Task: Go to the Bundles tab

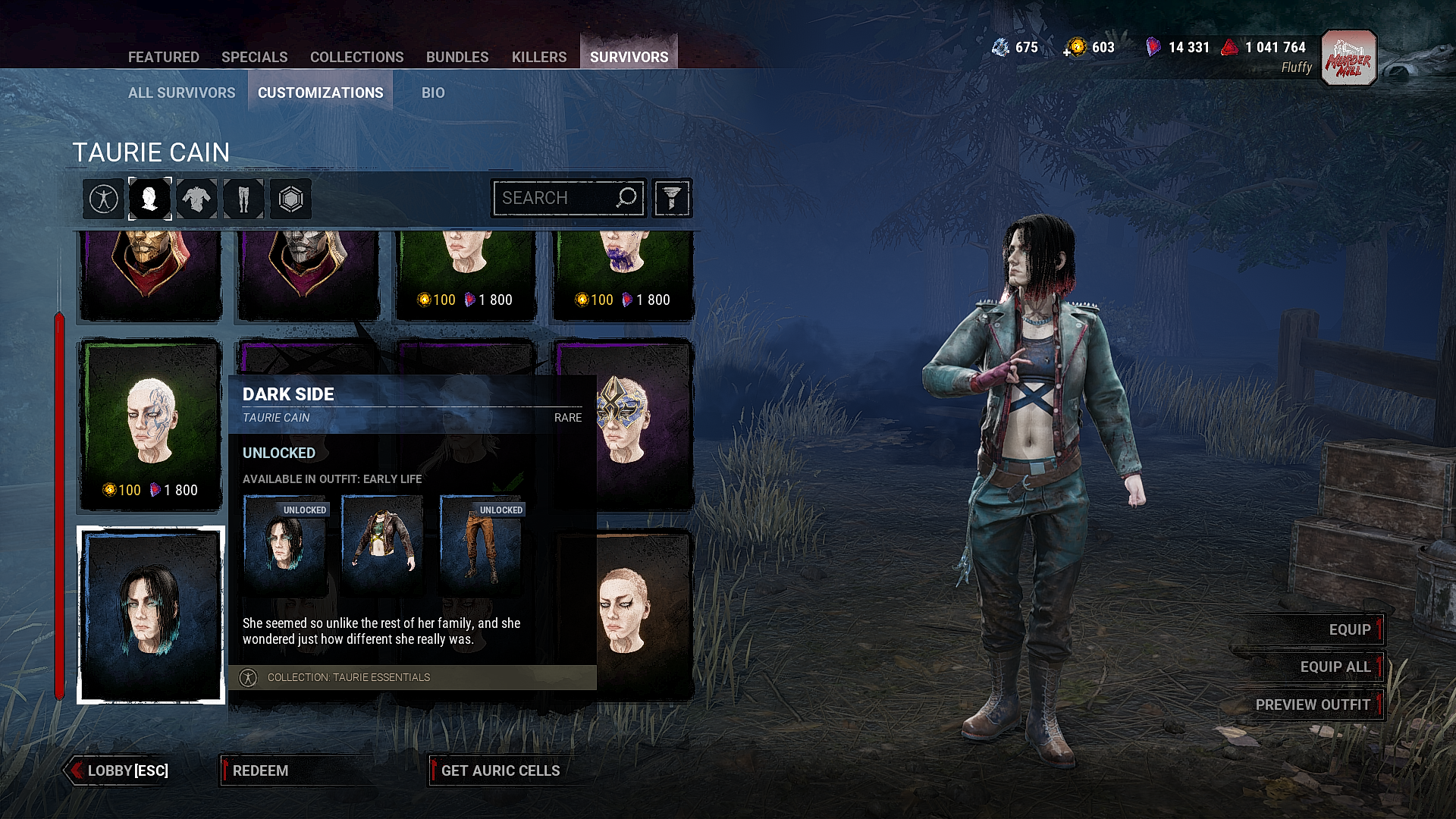Action: [x=457, y=57]
